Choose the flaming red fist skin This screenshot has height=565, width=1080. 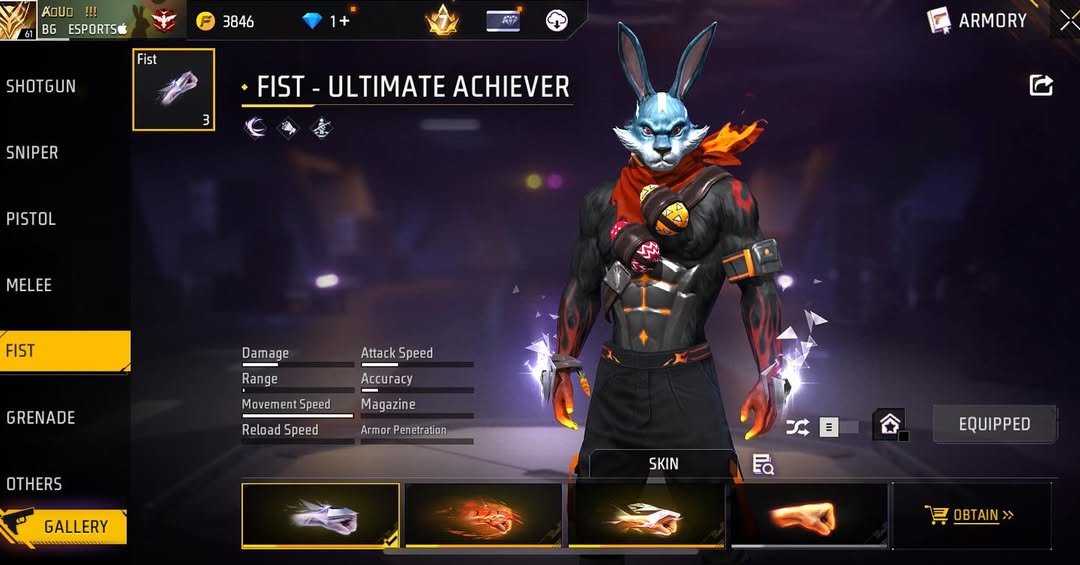pyautogui.click(x=483, y=516)
